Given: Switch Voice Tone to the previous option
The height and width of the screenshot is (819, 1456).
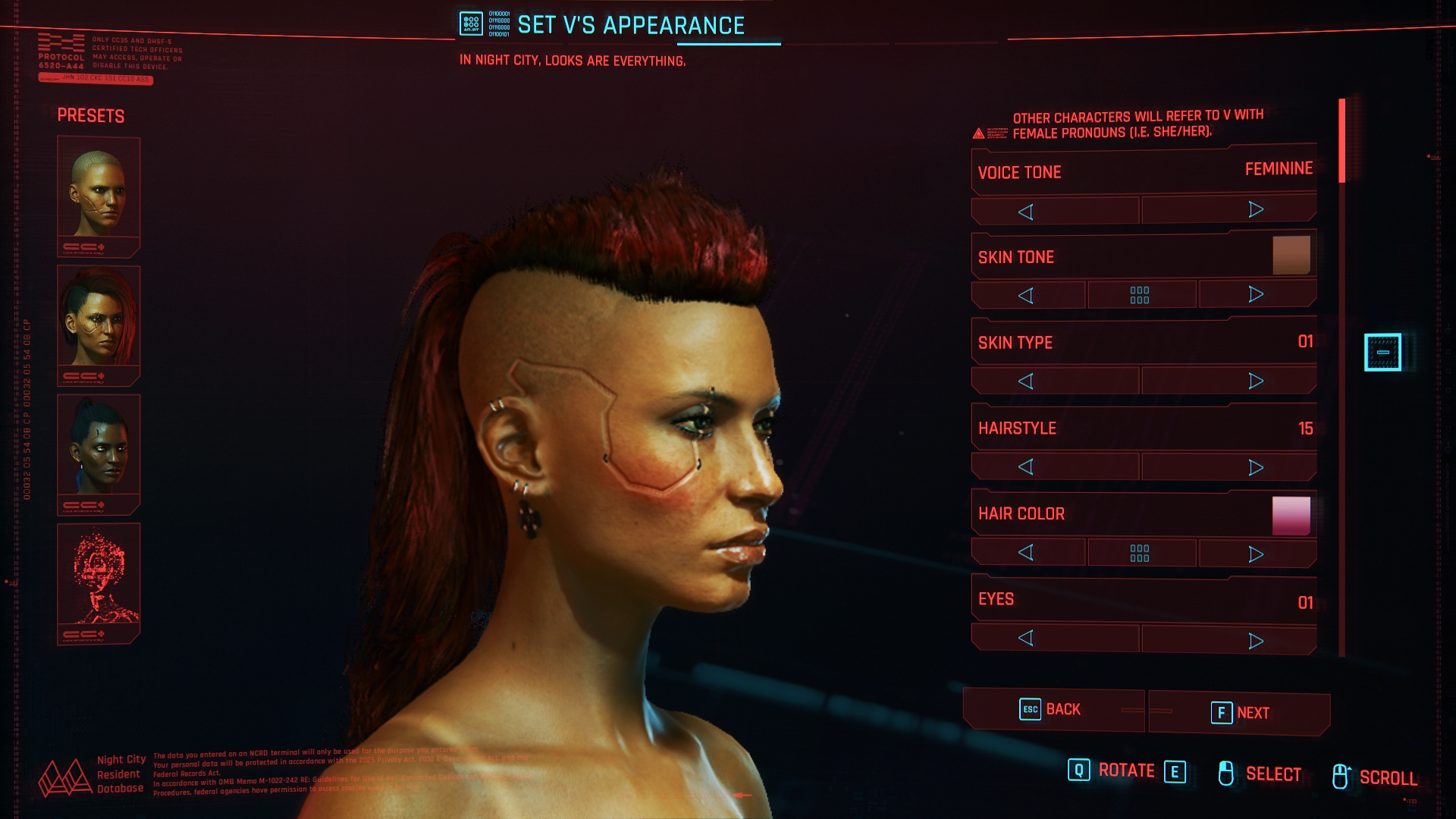Looking at the screenshot, I should click(x=1026, y=212).
